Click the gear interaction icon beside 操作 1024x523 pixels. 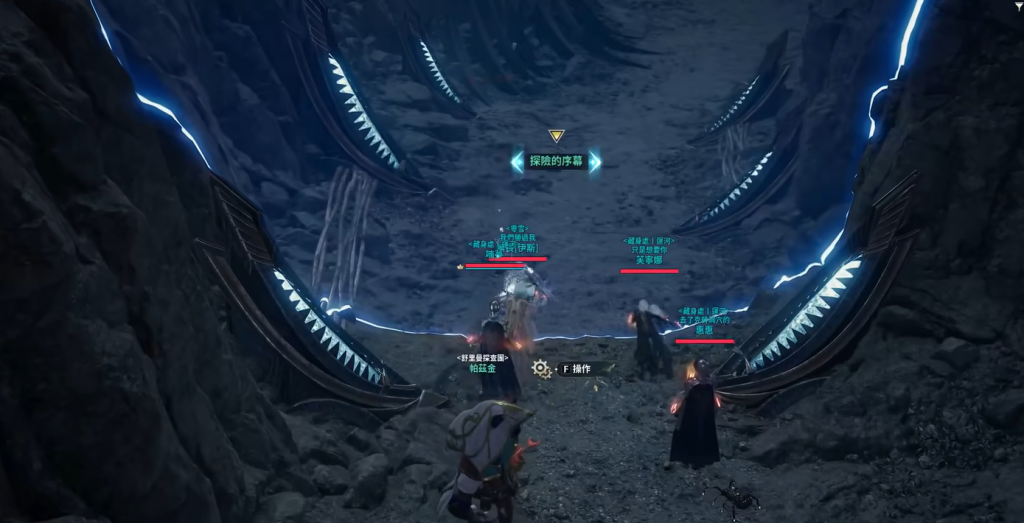pos(541,369)
